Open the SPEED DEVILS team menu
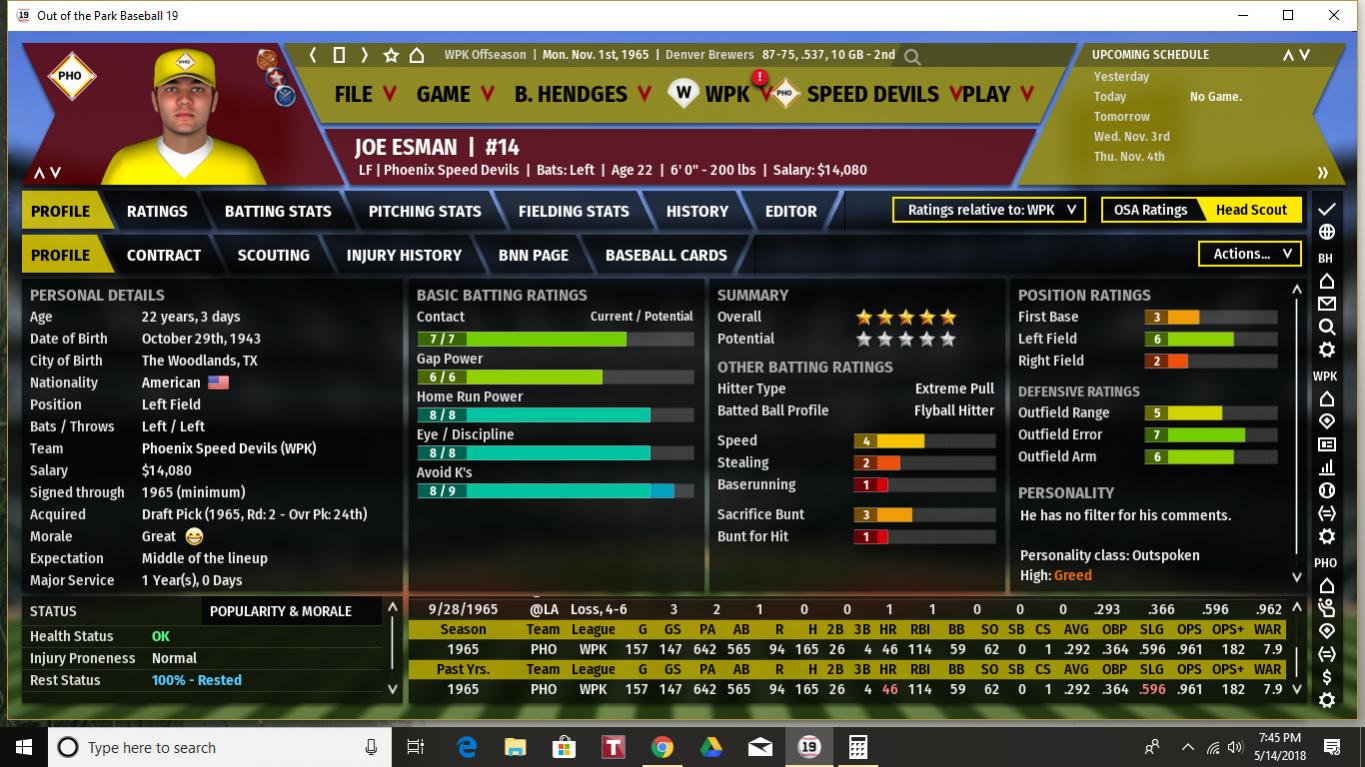The width and height of the screenshot is (1365, 767). (873, 94)
